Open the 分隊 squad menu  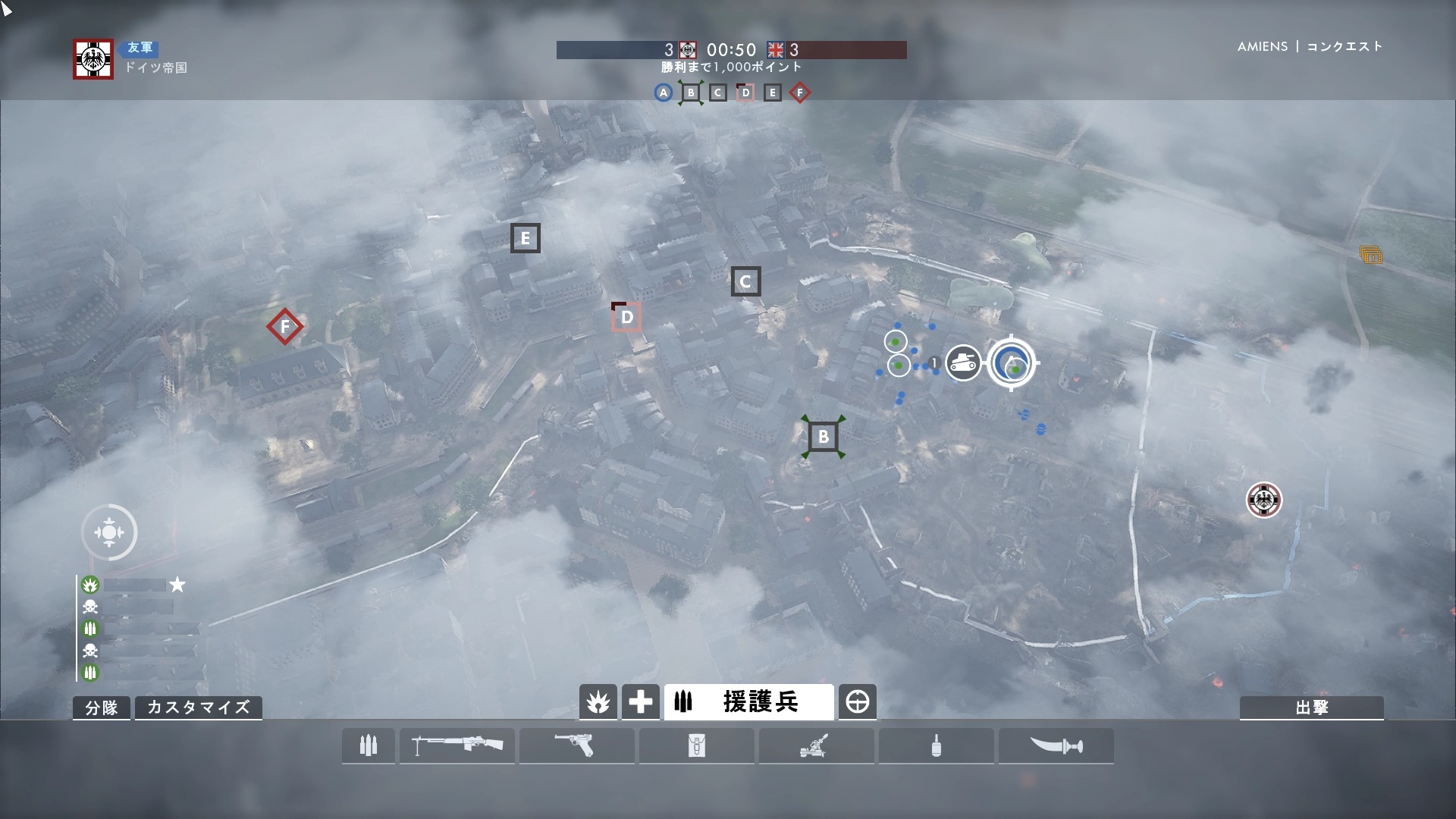coord(102,708)
